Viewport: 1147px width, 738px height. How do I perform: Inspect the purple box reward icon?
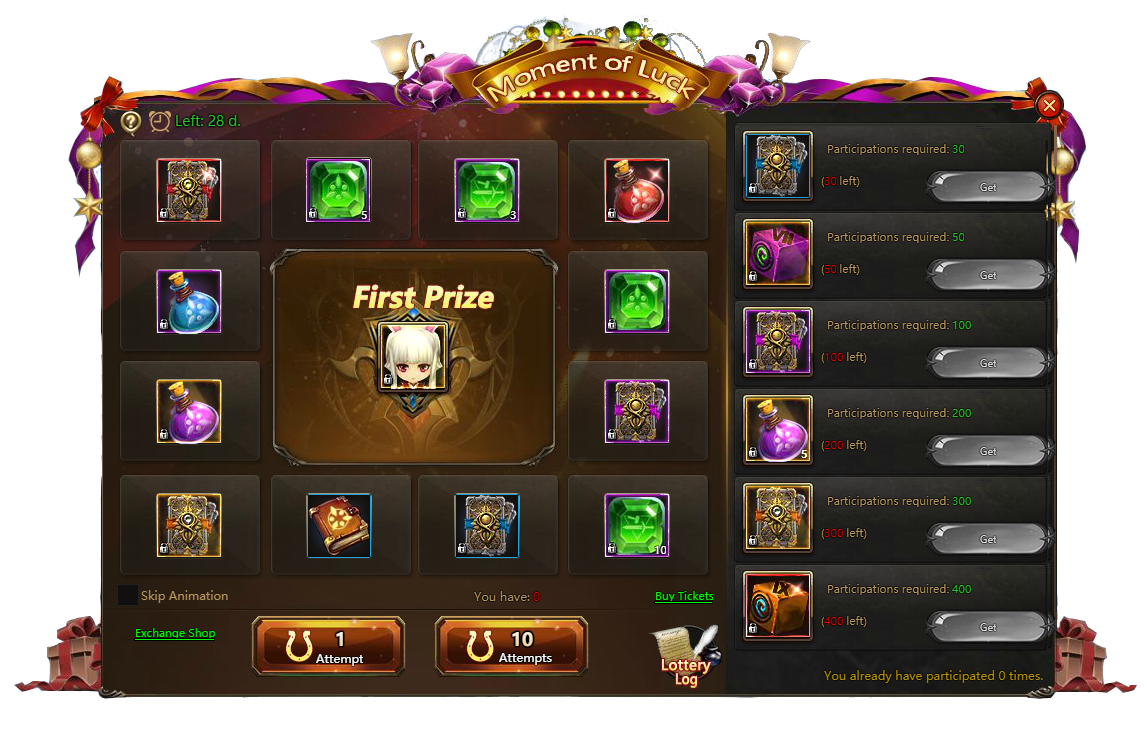[x=778, y=253]
